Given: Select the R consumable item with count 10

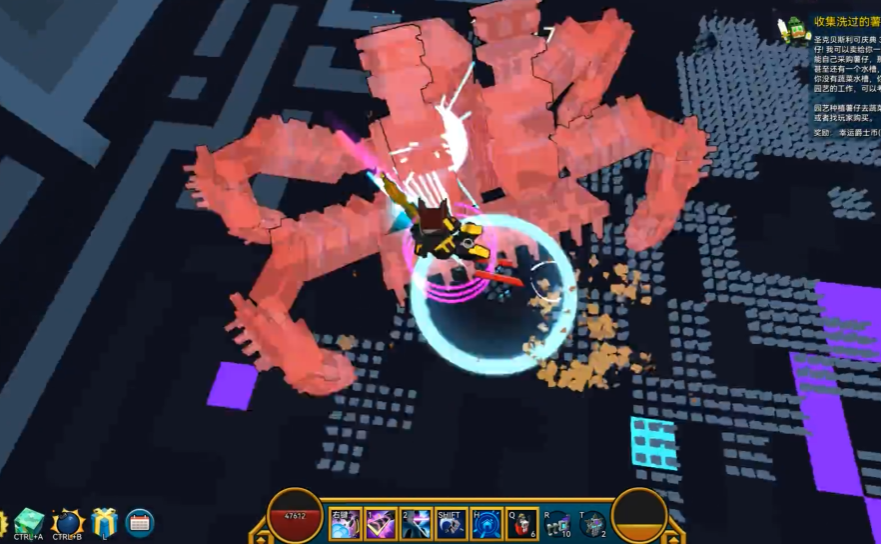Looking at the screenshot, I should tap(557, 524).
